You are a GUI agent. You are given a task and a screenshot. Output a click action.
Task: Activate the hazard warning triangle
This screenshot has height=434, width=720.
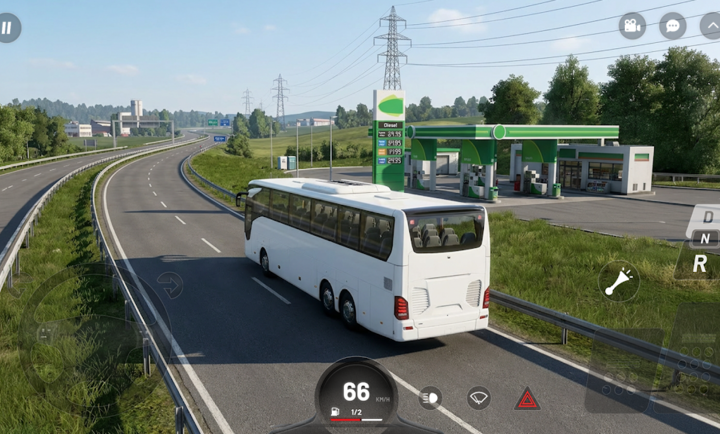click(x=527, y=399)
